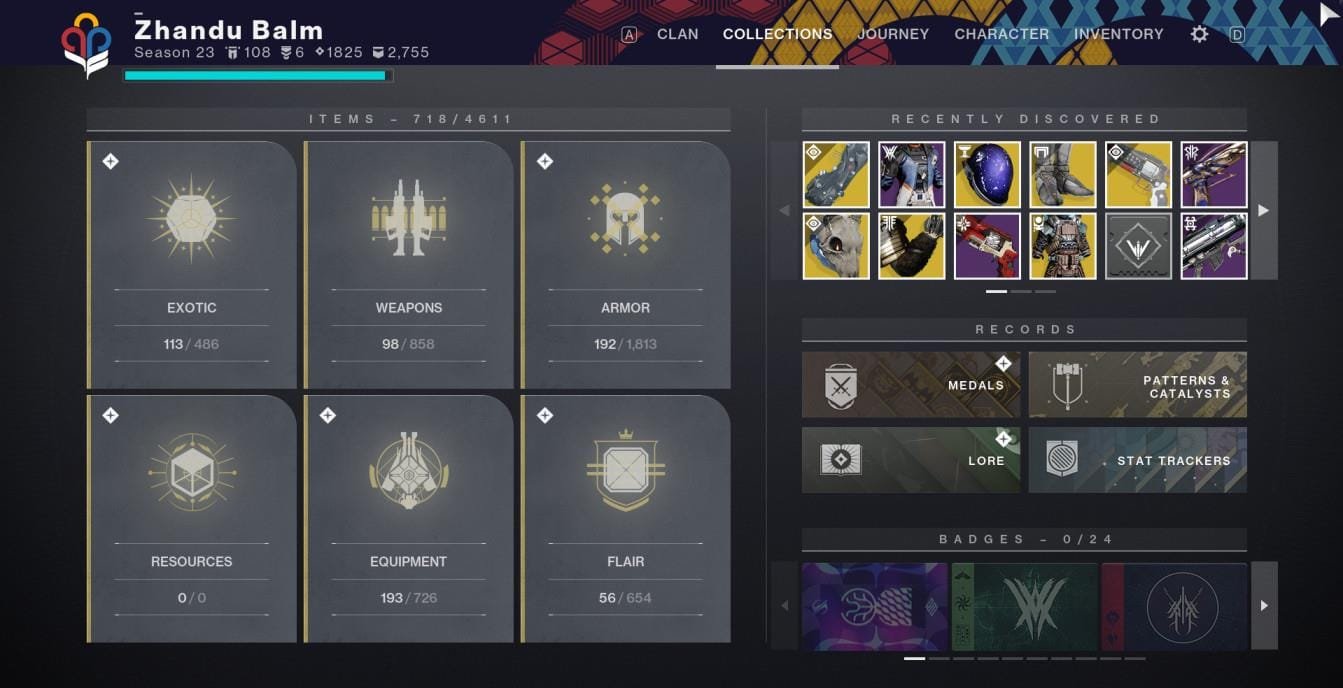Screen dimensions: 1343x688
Task: Show next page of Recently Discovered items
Action: pos(1264,210)
